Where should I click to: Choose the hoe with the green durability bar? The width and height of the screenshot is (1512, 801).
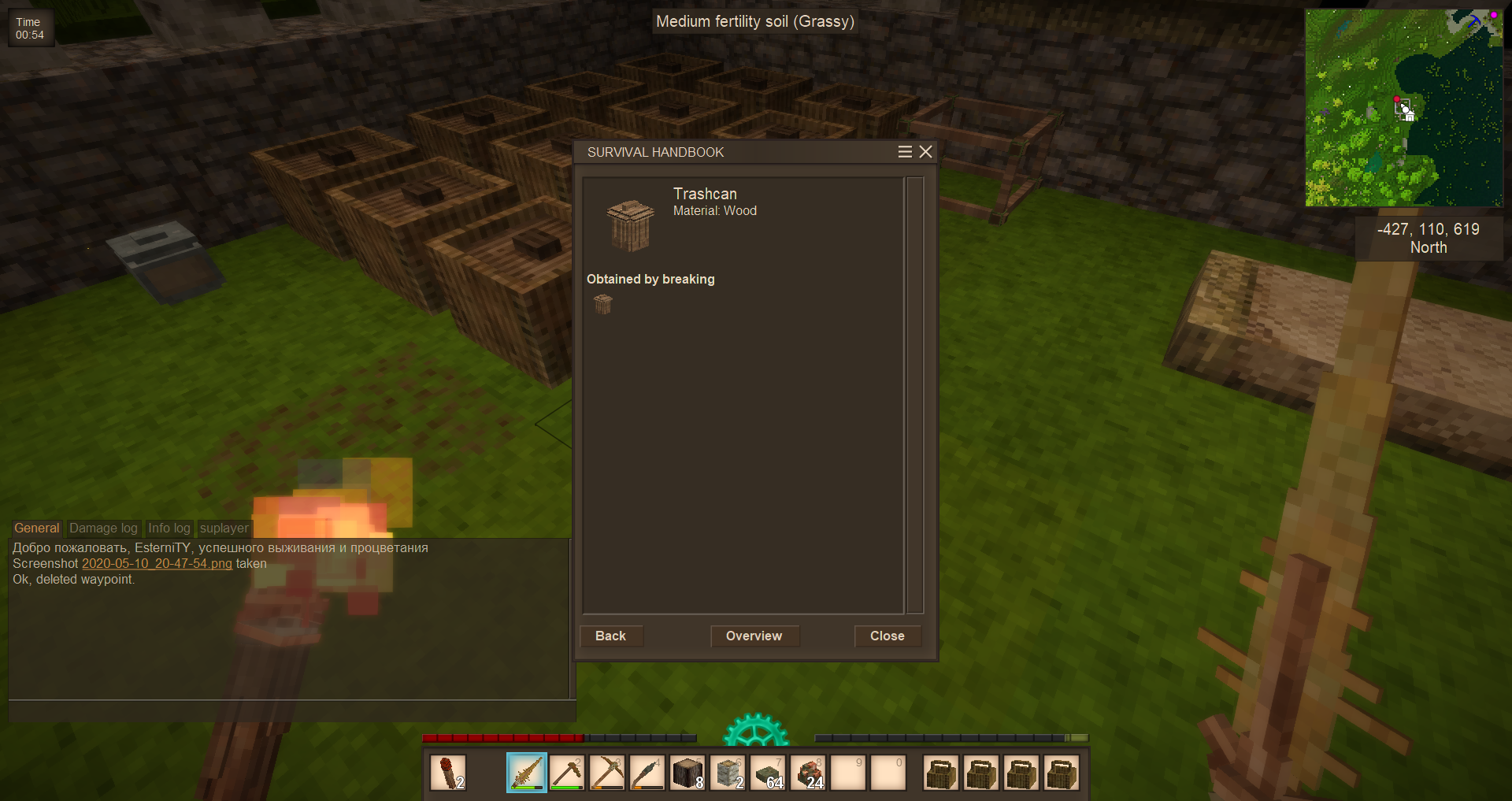pyautogui.click(x=567, y=773)
